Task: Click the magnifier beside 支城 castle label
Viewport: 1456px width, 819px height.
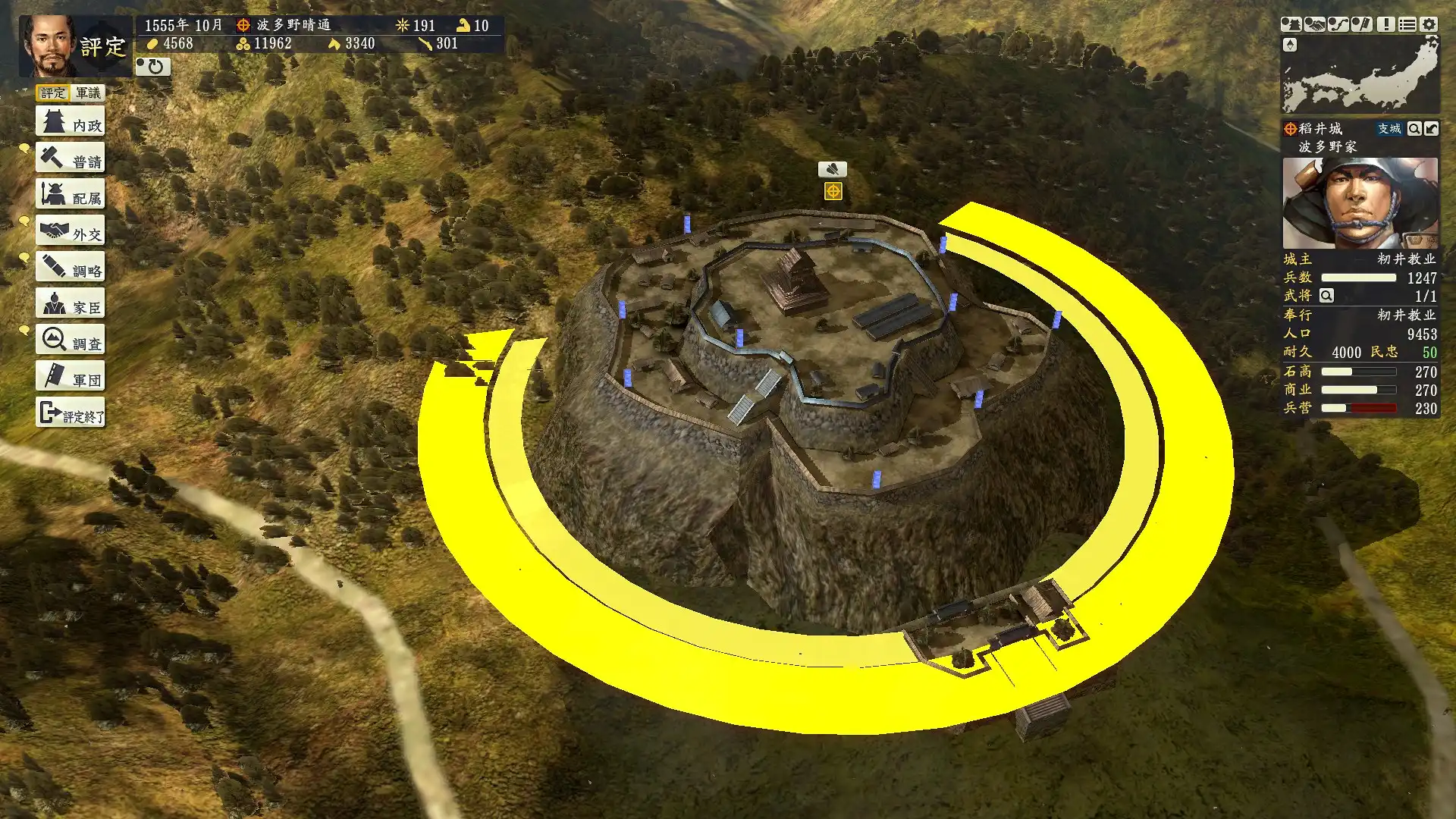Action: (1414, 129)
